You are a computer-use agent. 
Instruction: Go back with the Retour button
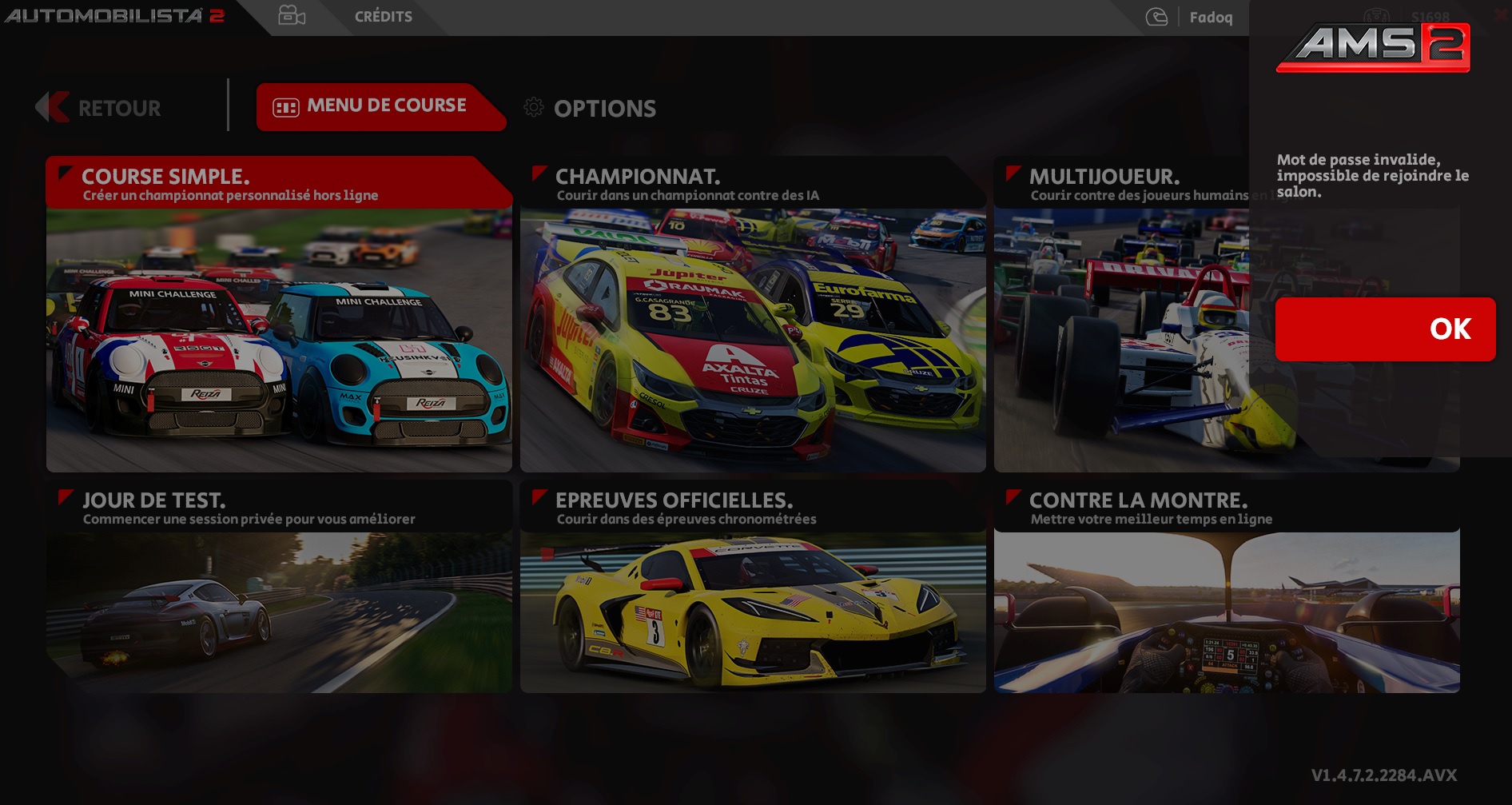[x=100, y=108]
